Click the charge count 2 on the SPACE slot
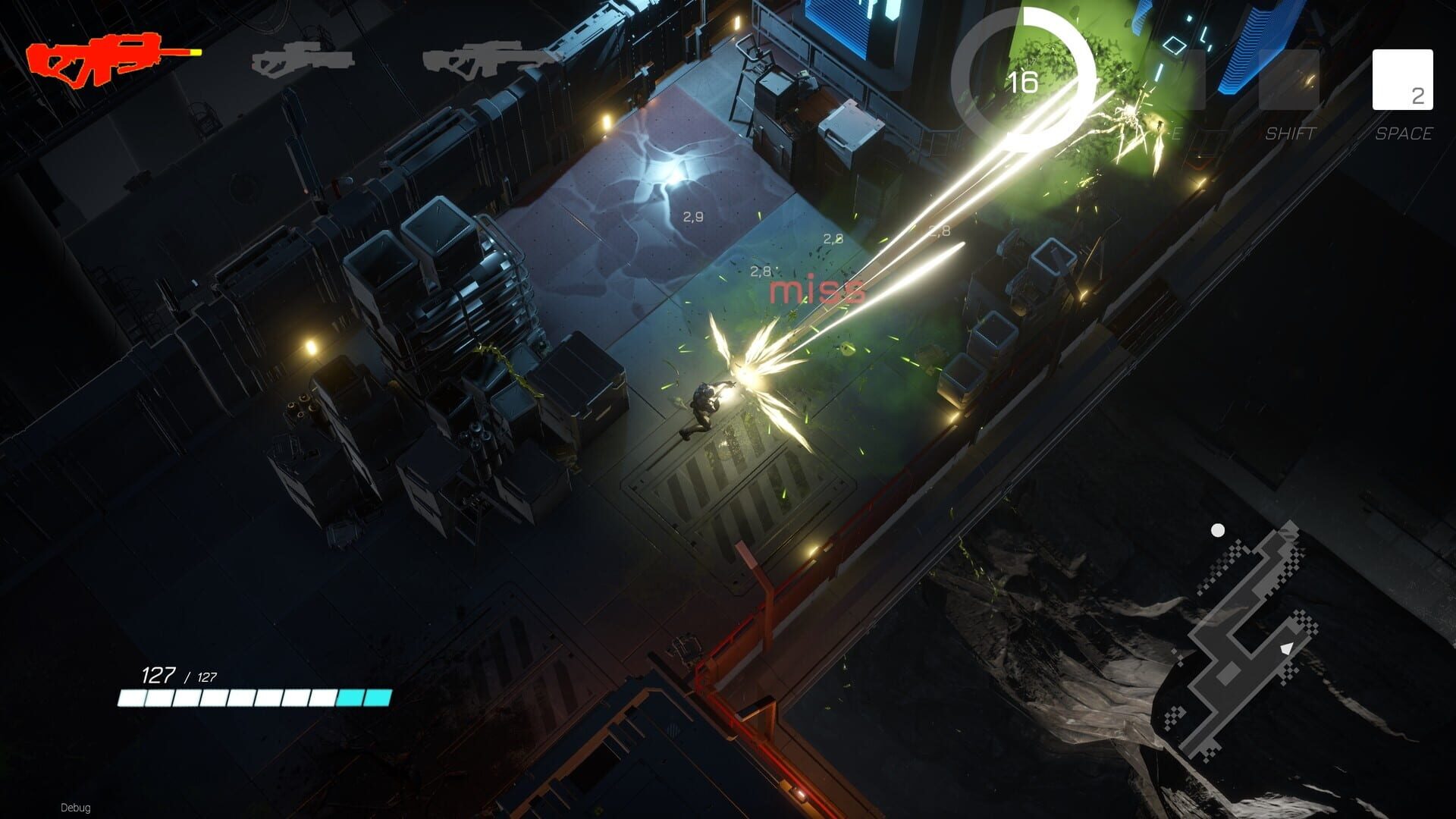 [1417, 97]
